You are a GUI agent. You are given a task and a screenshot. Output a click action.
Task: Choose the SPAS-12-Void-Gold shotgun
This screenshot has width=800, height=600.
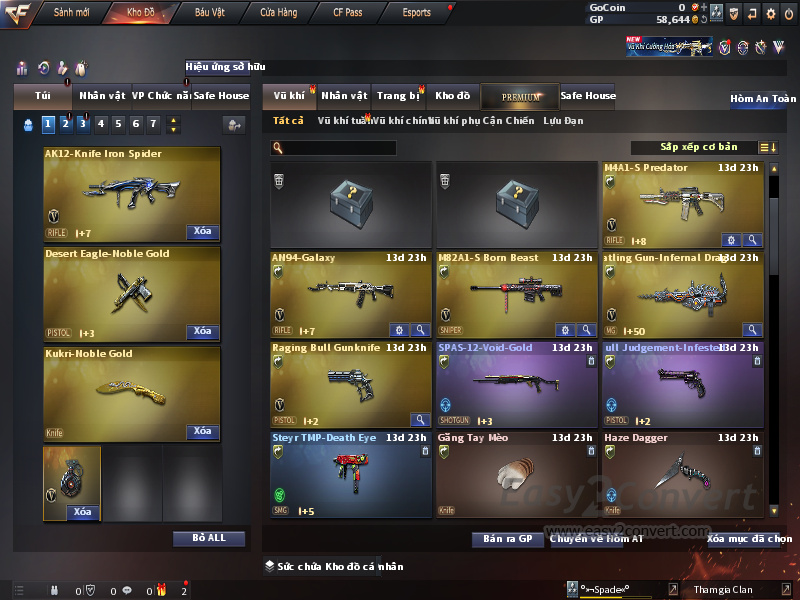point(516,385)
